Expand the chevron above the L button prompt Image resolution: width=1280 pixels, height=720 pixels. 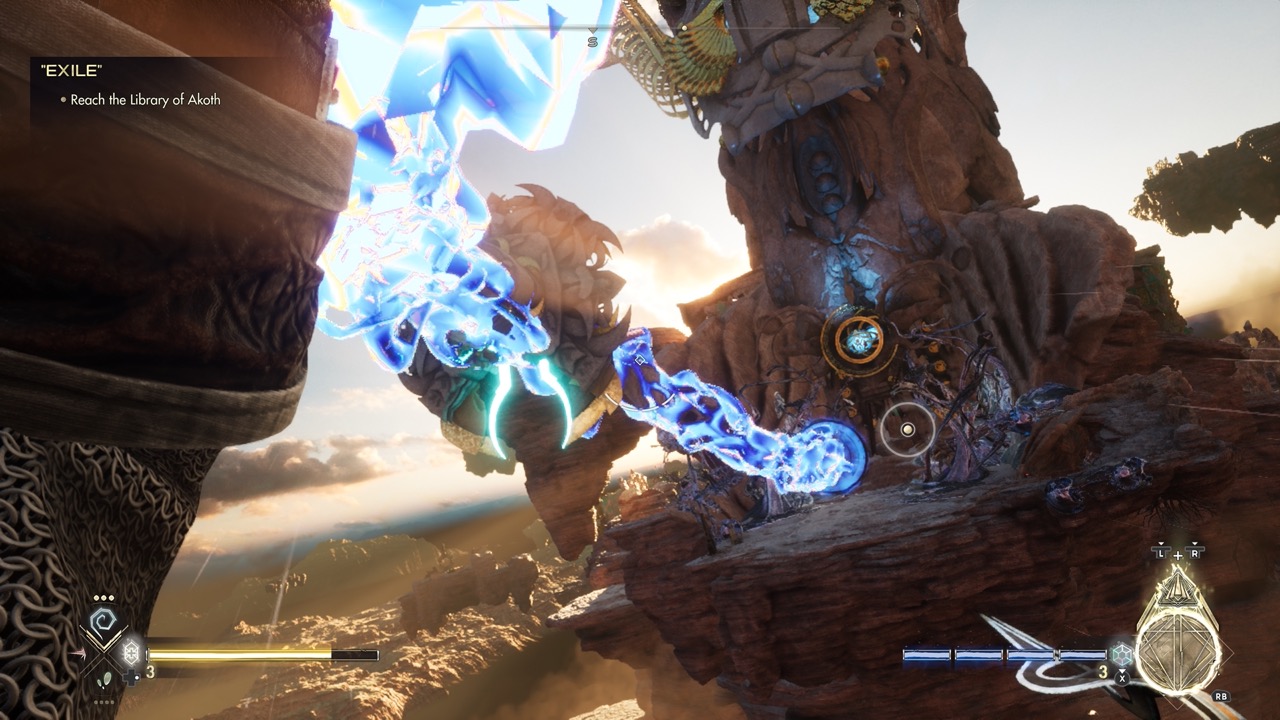1160,544
